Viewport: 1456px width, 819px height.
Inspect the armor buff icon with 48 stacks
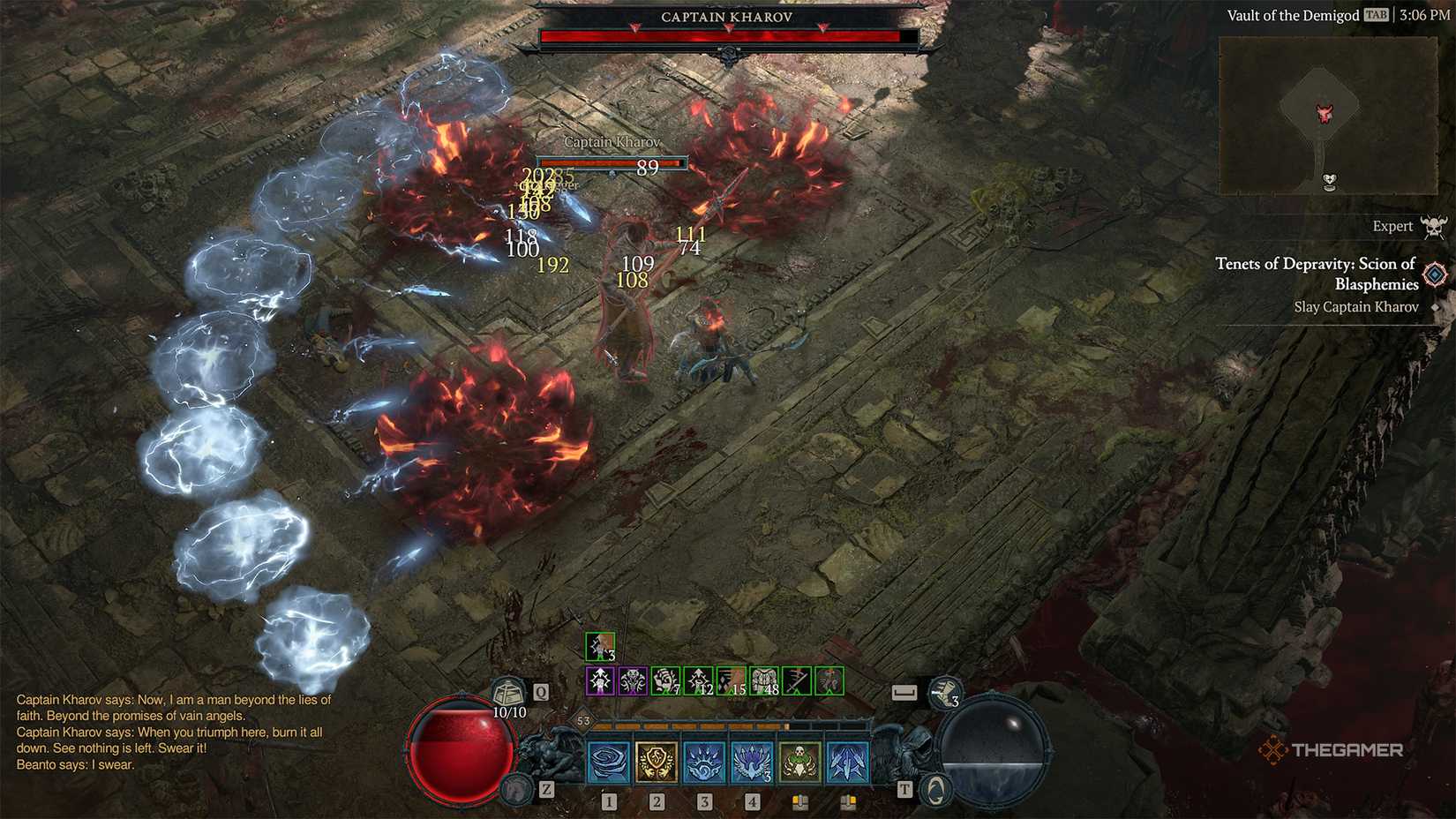(x=765, y=680)
